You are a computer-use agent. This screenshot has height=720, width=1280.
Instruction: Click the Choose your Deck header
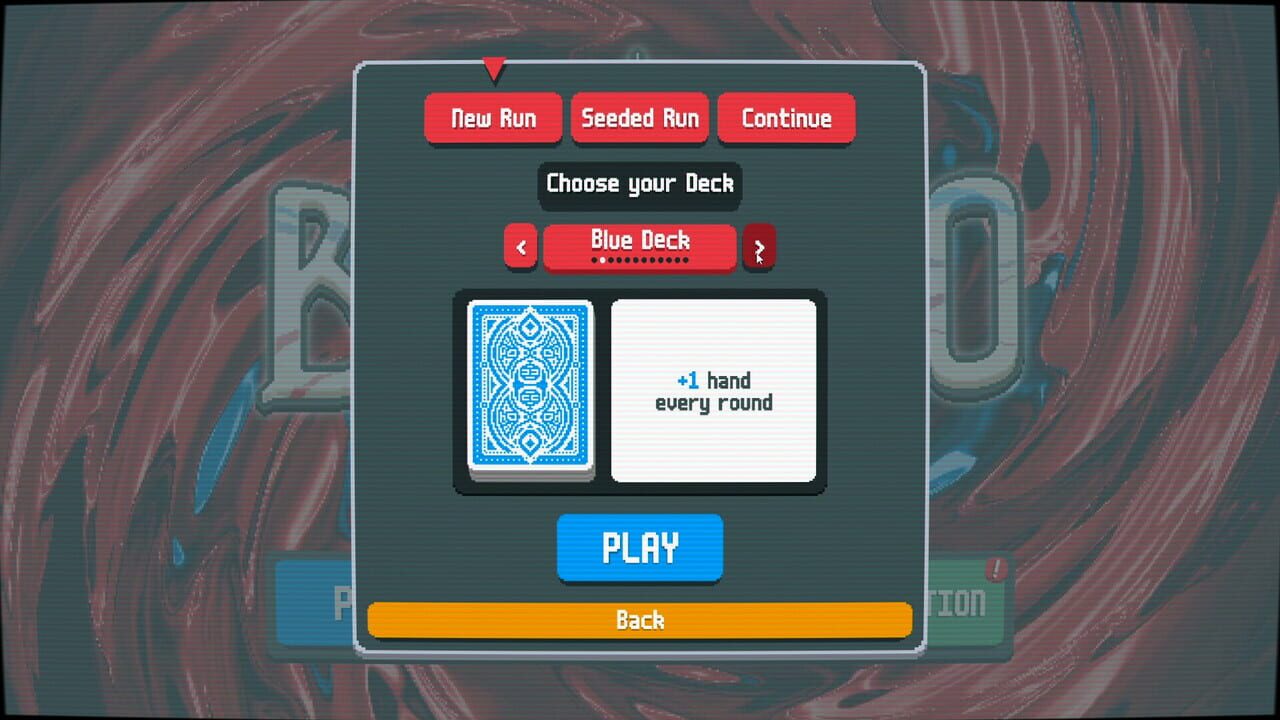[x=639, y=185]
